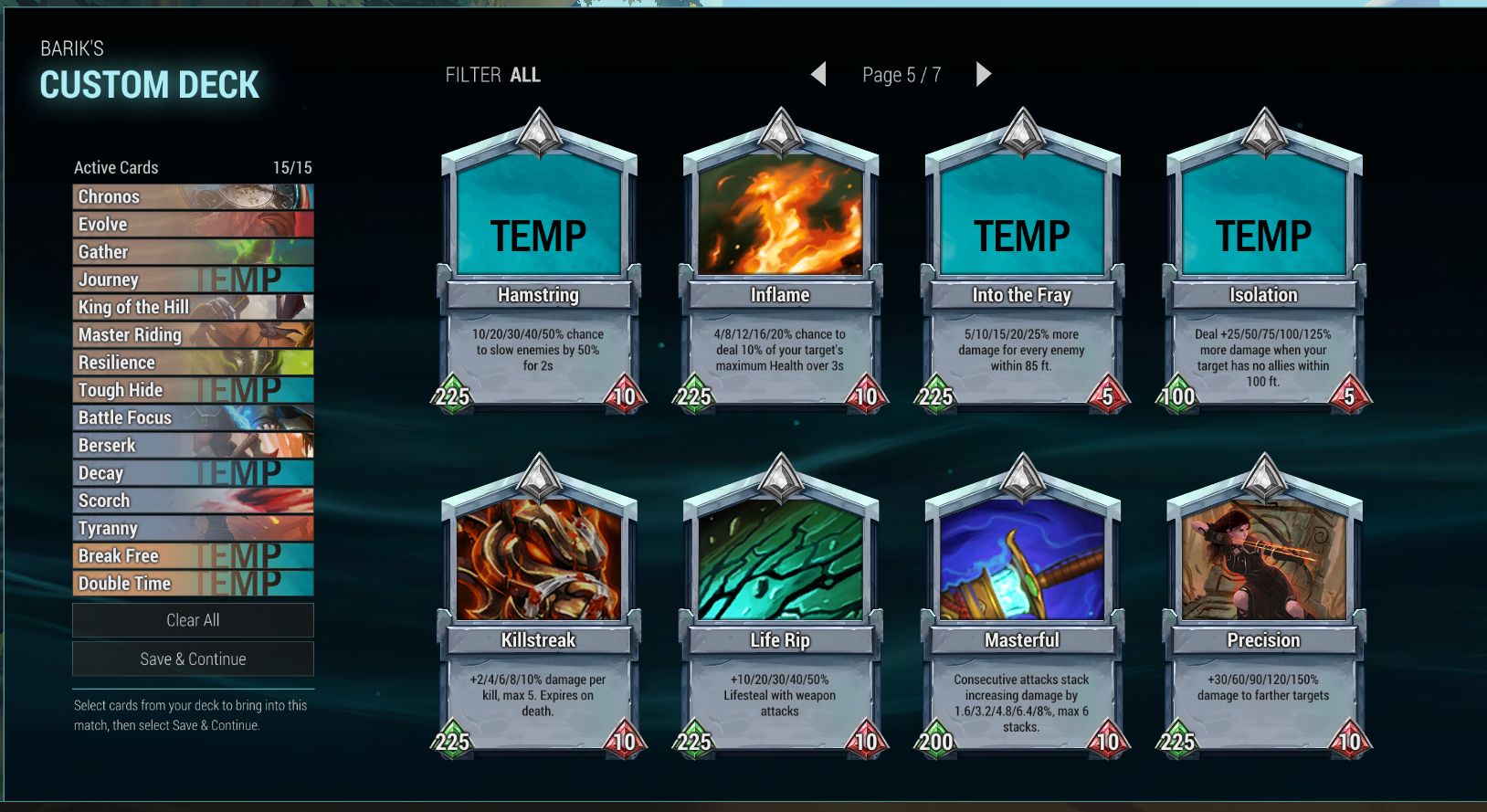This screenshot has height=812, width=1487.
Task: Select the Isolation card
Action: click(1263, 265)
